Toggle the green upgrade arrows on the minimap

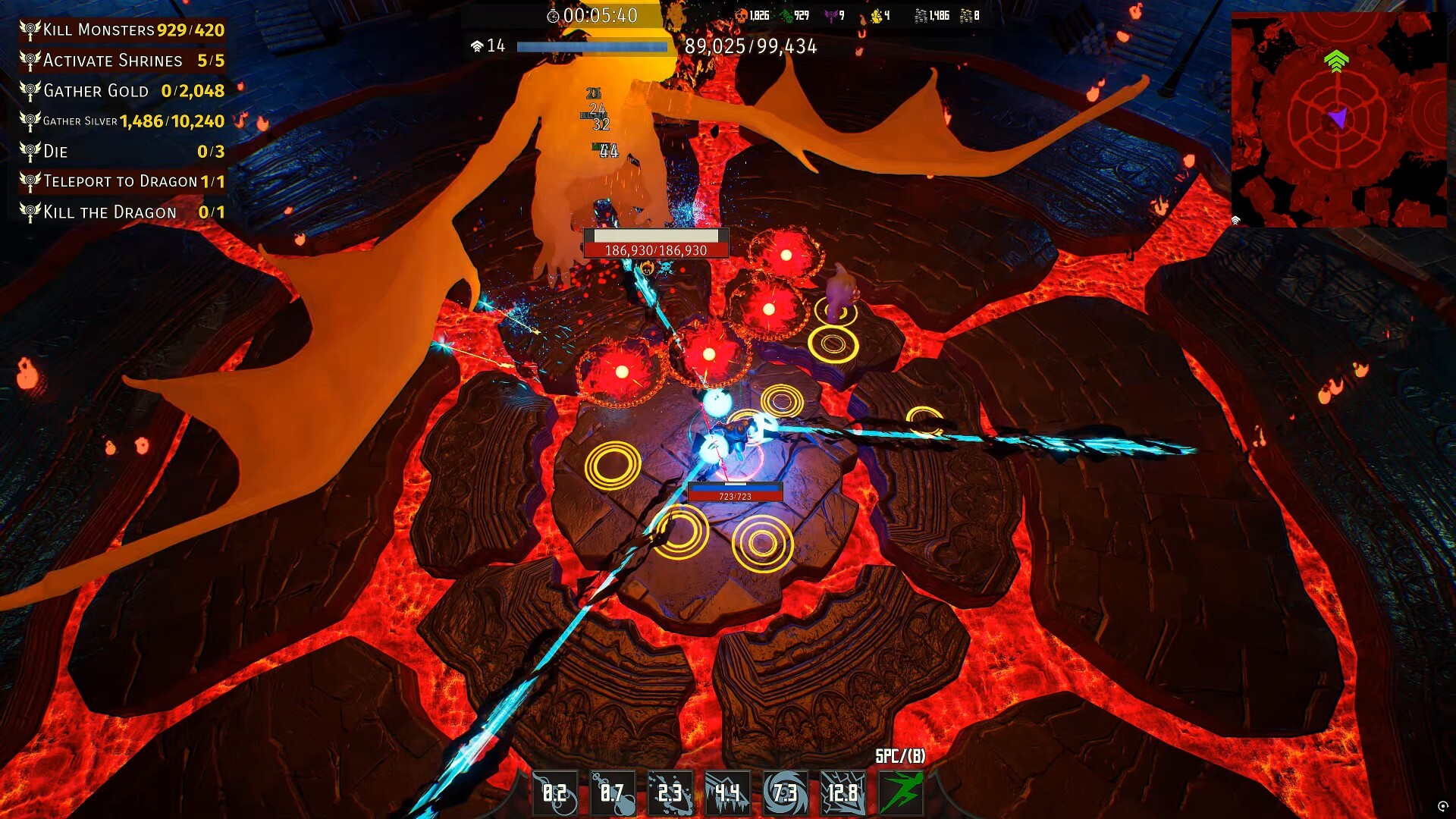pos(1336,62)
